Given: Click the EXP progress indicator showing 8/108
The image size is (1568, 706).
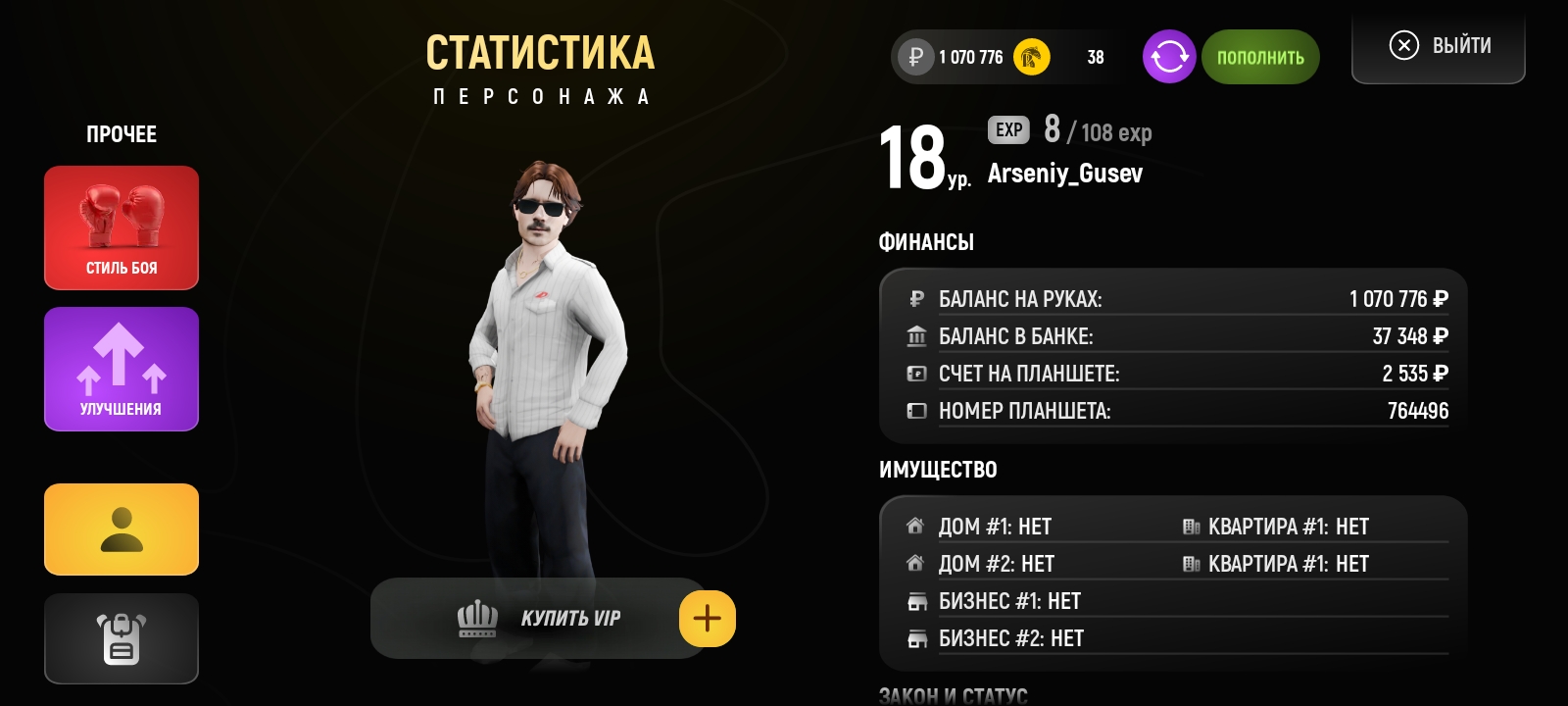Looking at the screenshot, I should click(1068, 129).
